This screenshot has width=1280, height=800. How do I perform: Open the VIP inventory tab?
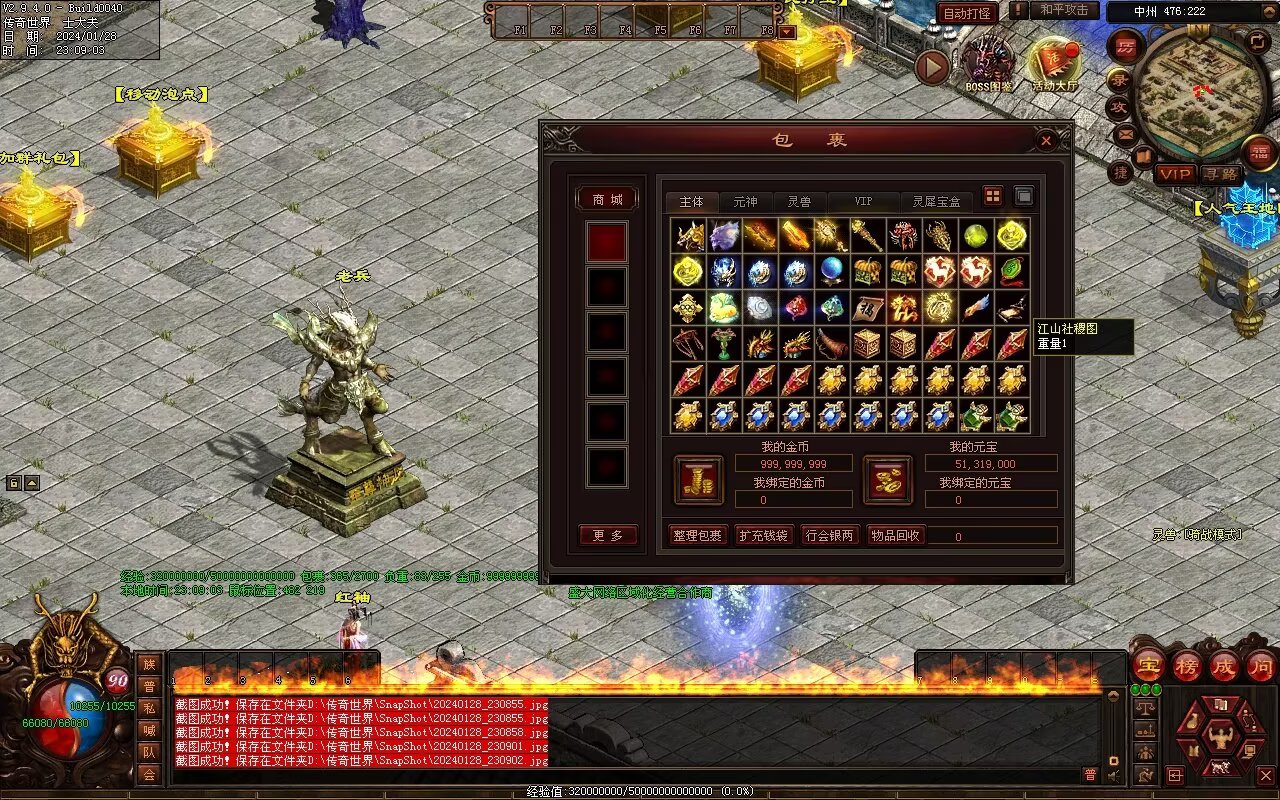click(x=863, y=202)
